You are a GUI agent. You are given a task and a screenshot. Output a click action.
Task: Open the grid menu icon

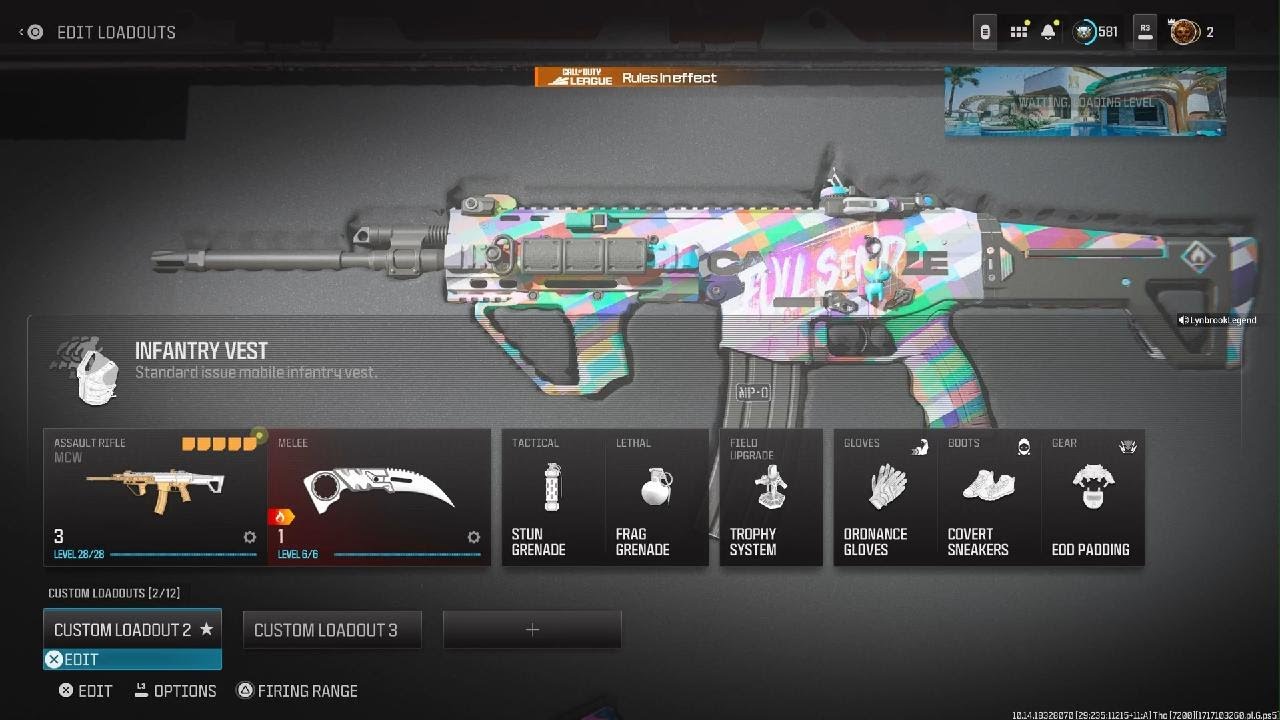click(1019, 32)
